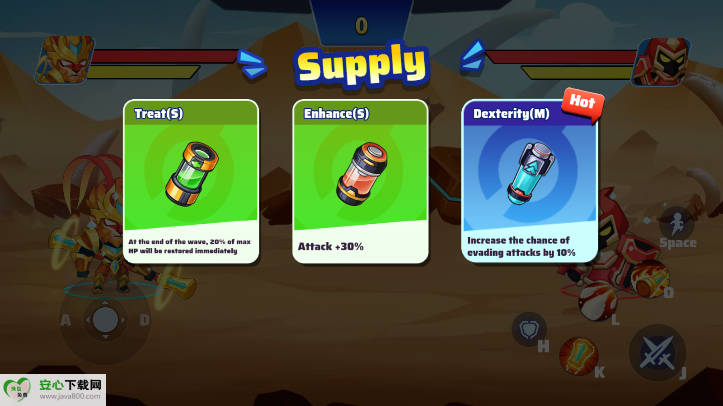The width and height of the screenshot is (723, 406).
Task: Trigger the orange exclamation skill button
Action: (x=578, y=355)
